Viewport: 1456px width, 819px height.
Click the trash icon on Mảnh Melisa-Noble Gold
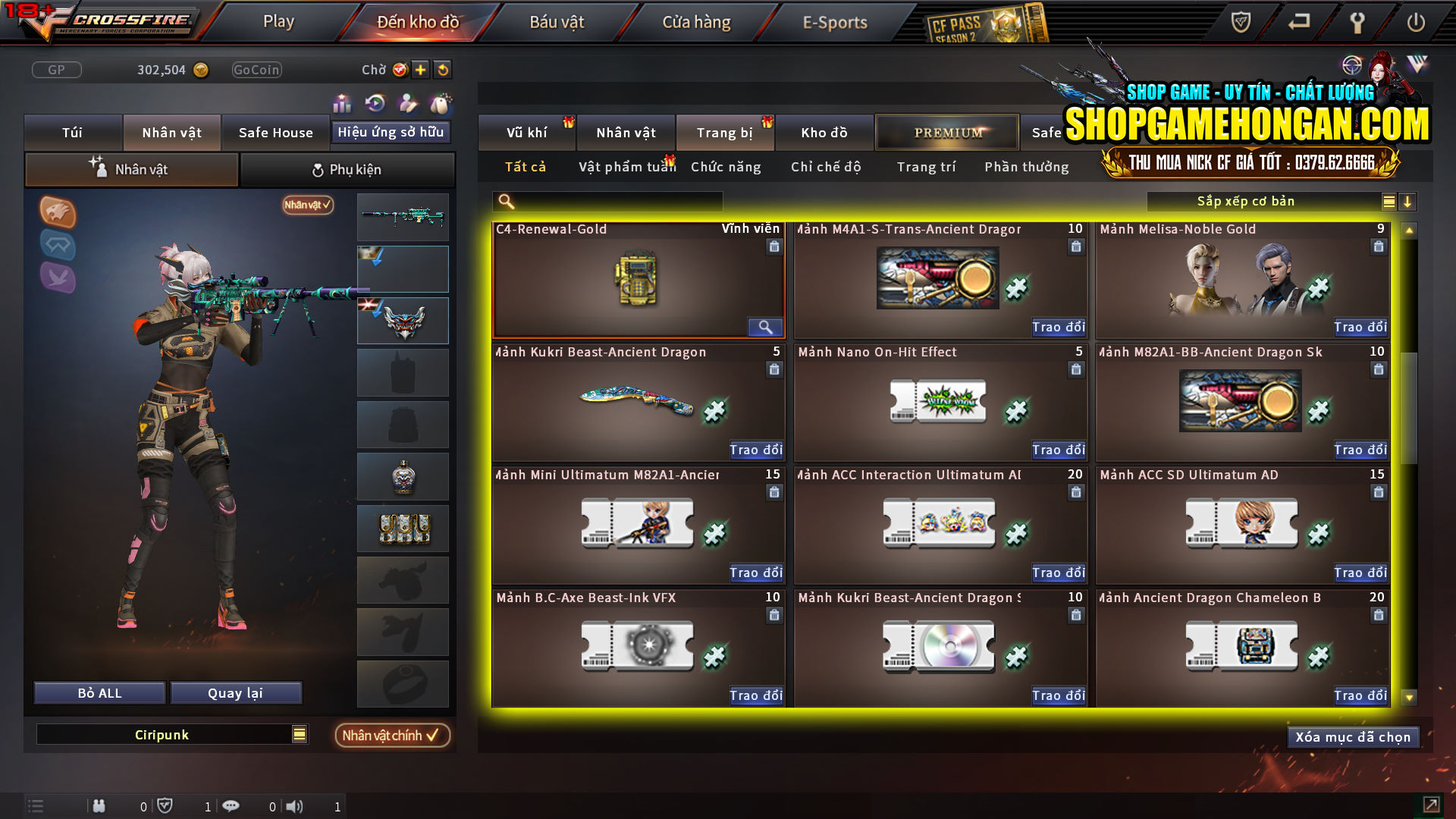point(1378,246)
